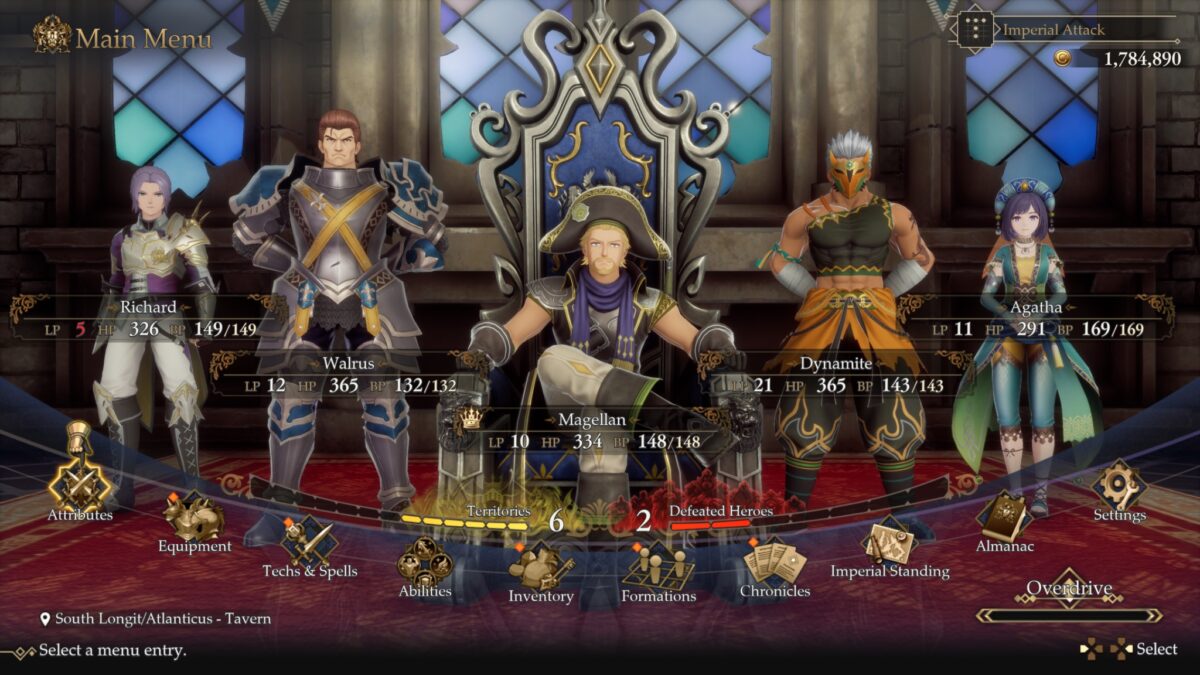Image resolution: width=1200 pixels, height=675 pixels.
Task: Open the Chronicles entry
Action: pyautogui.click(x=774, y=563)
